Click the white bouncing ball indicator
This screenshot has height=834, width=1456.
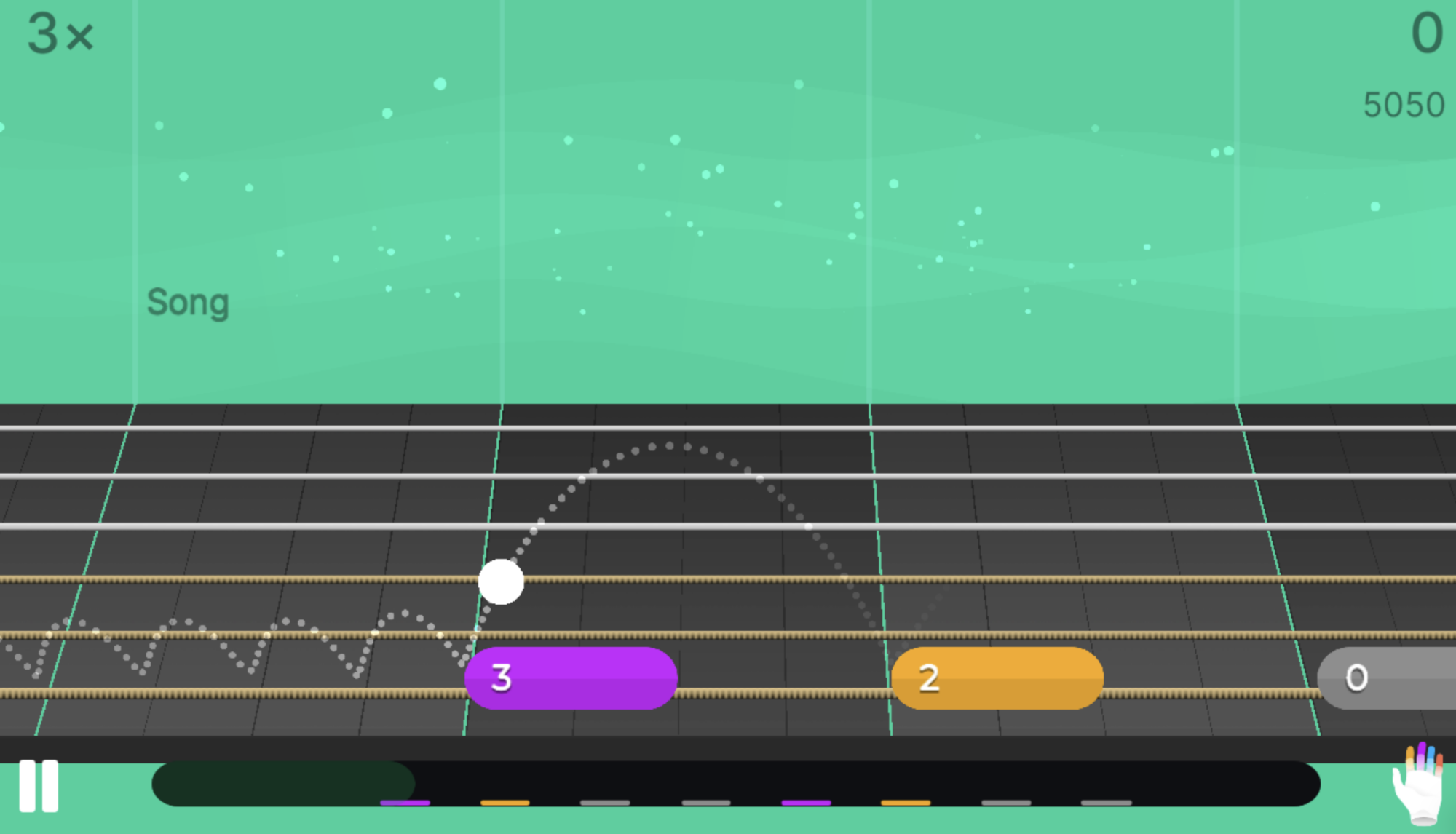(501, 582)
